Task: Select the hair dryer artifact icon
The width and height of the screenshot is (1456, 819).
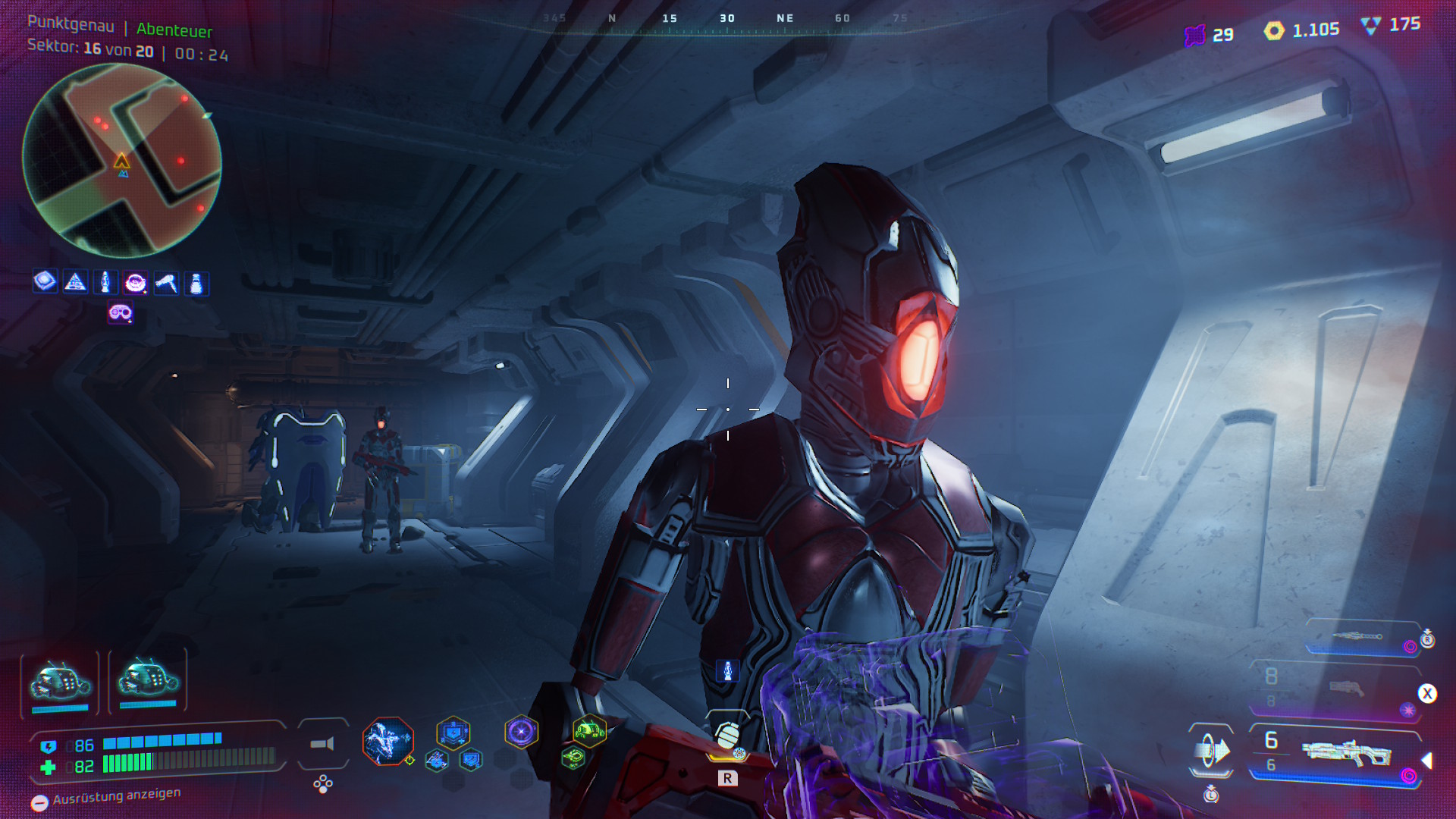Action: (x=166, y=283)
